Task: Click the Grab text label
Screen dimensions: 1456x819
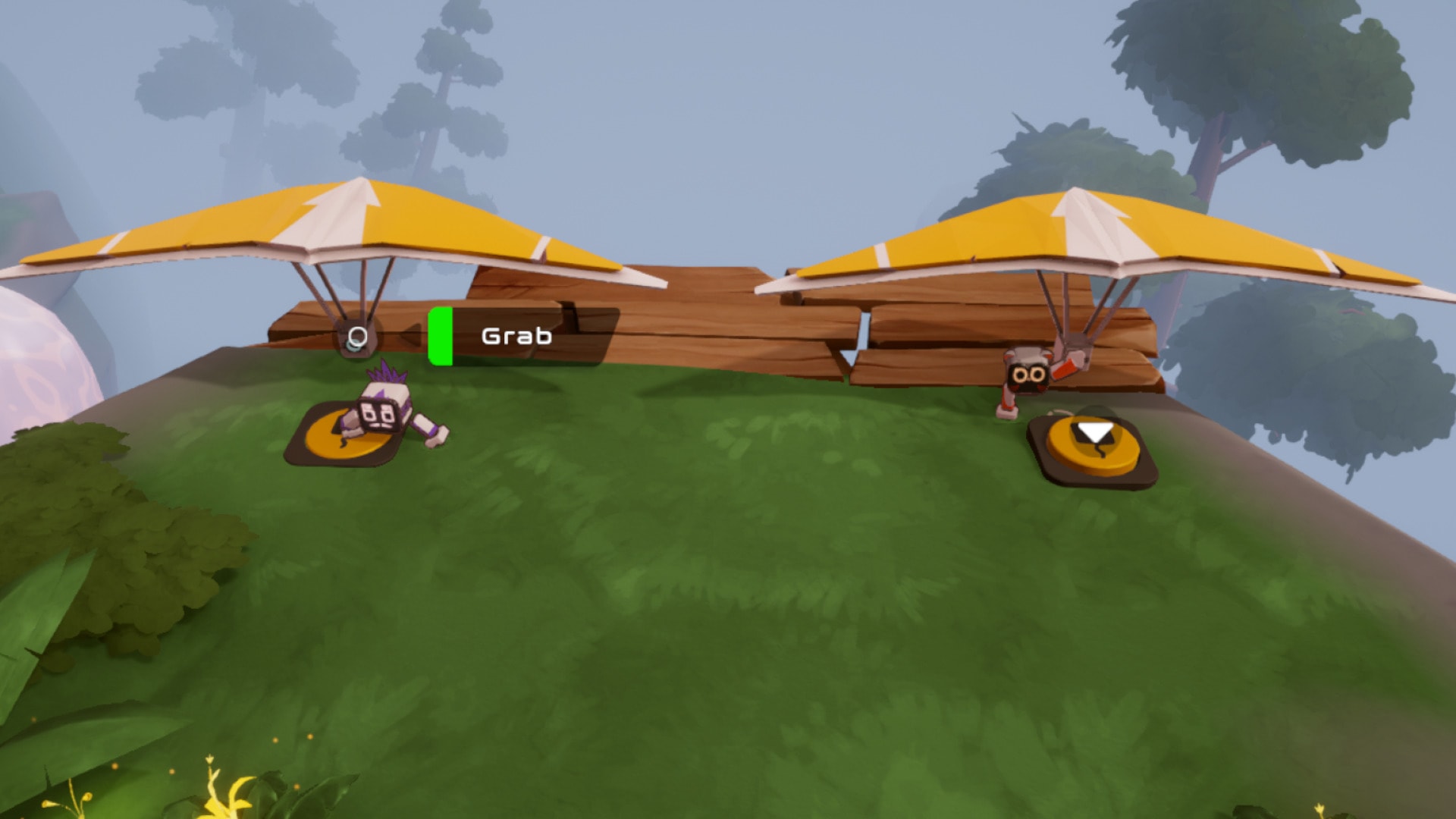Action: click(516, 336)
